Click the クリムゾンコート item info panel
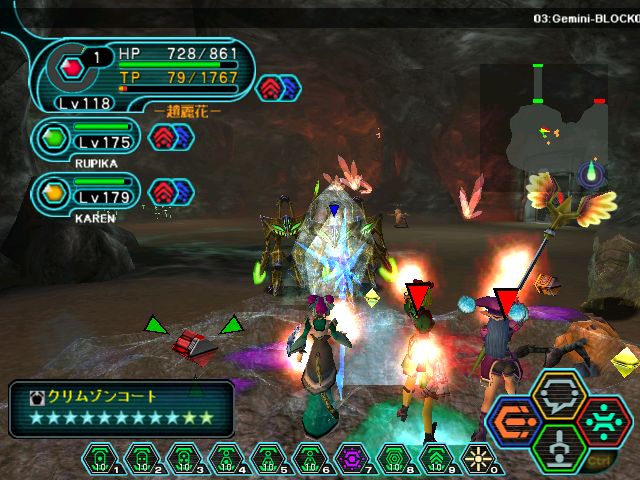The width and height of the screenshot is (640, 480). point(121,407)
